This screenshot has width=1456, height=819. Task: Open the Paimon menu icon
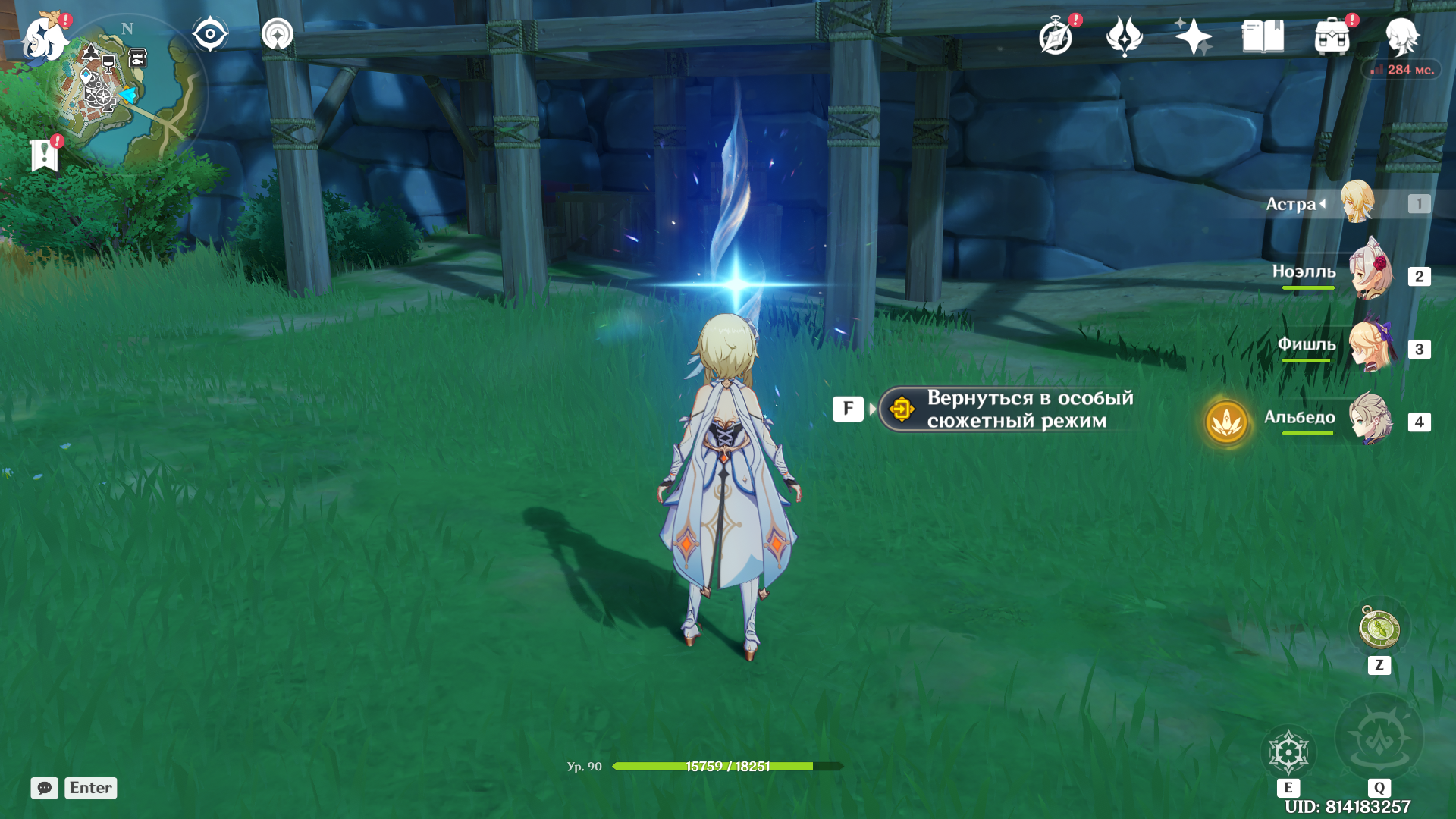44,38
